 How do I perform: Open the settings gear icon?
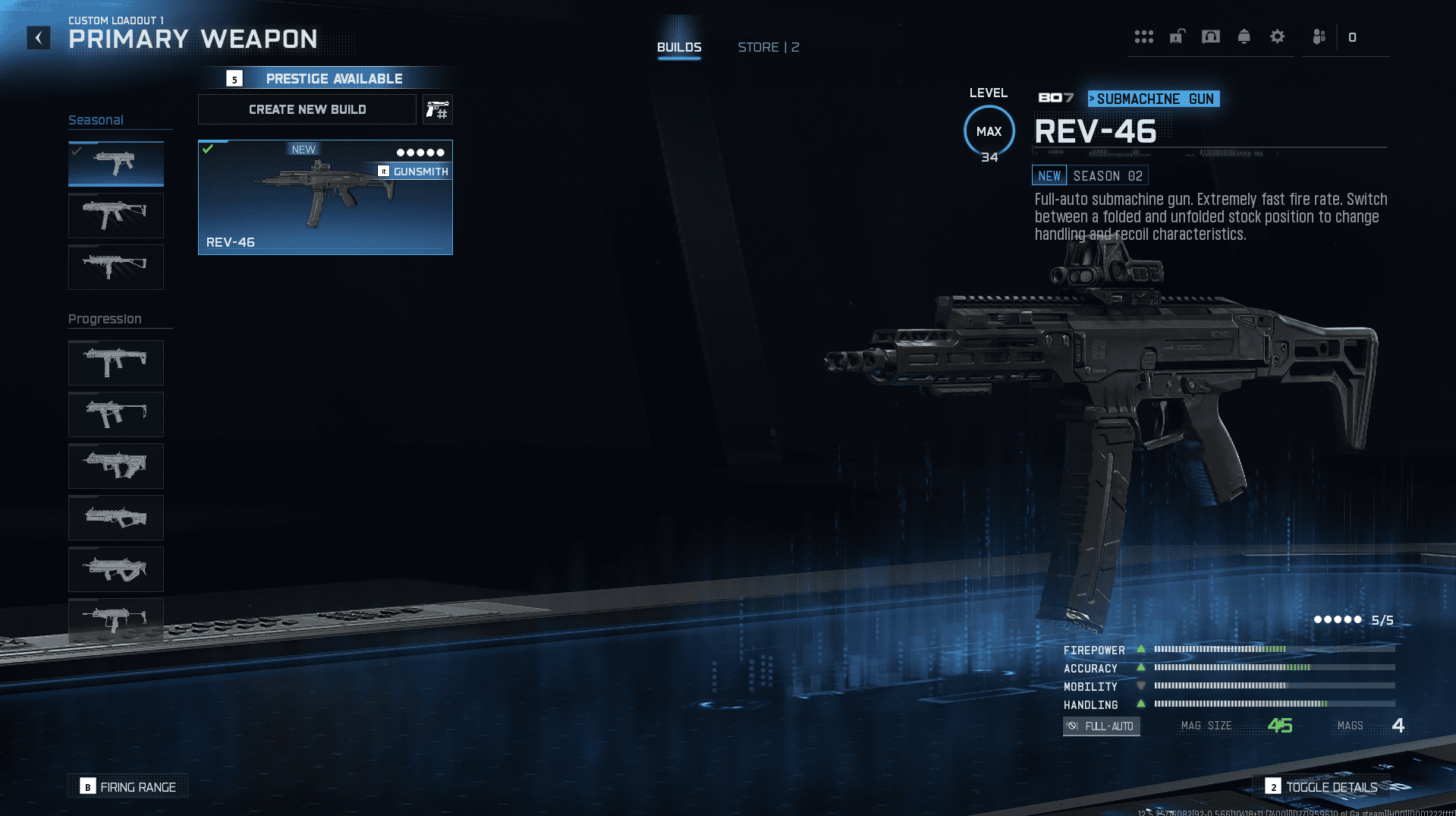1278,36
